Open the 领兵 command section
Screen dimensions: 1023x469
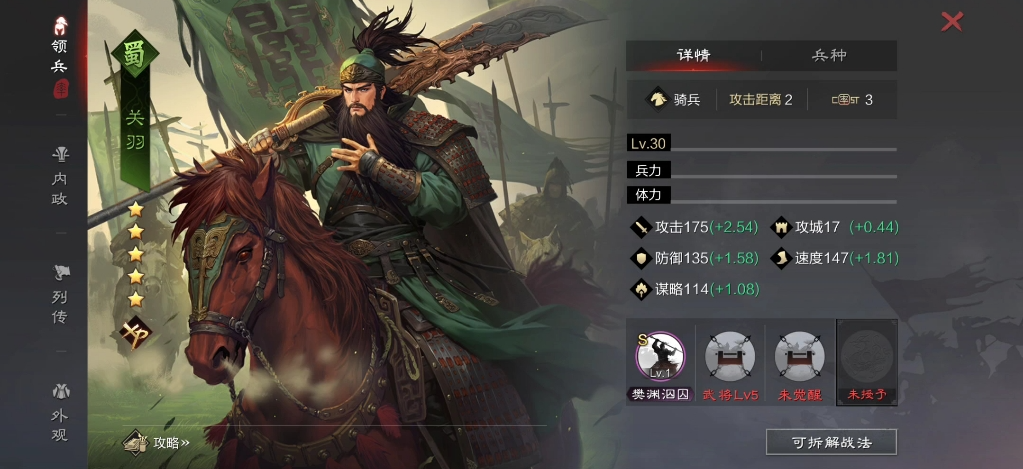click(x=61, y=60)
